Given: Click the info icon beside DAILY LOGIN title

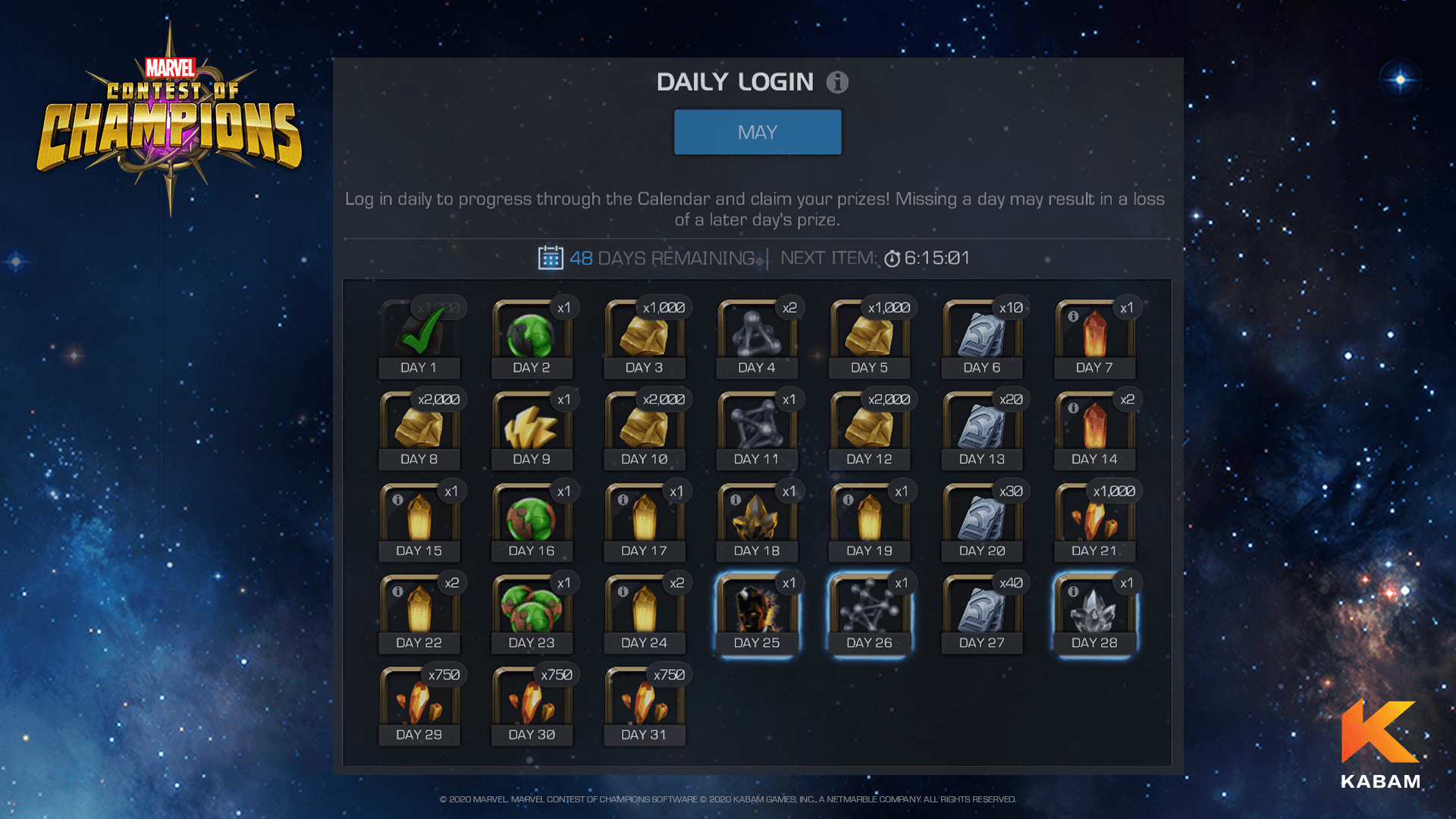Looking at the screenshot, I should [837, 82].
